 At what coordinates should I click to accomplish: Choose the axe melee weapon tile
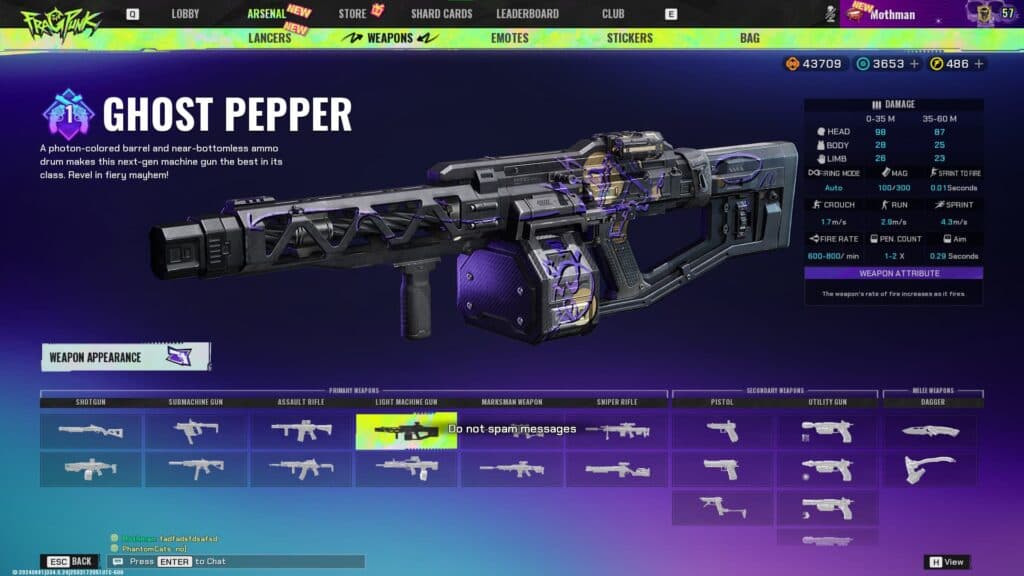point(929,468)
